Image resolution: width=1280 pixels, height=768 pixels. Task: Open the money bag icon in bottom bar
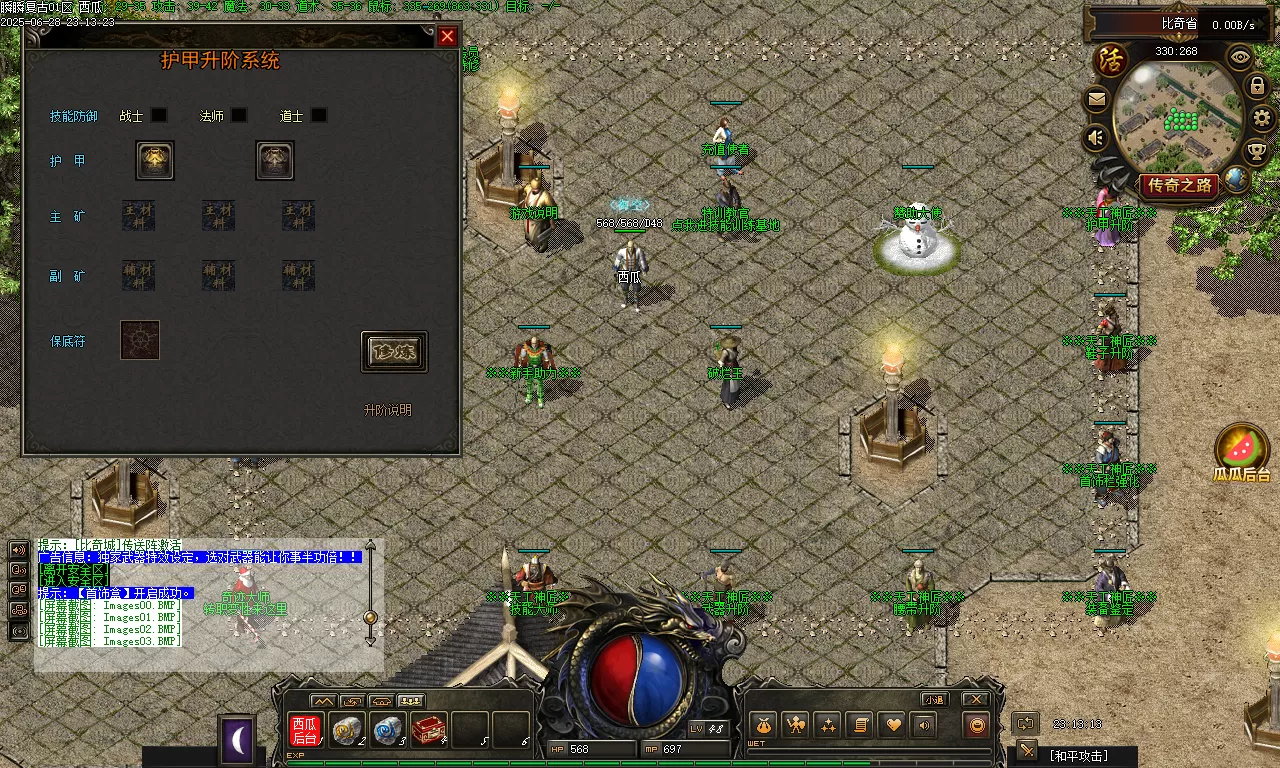763,725
